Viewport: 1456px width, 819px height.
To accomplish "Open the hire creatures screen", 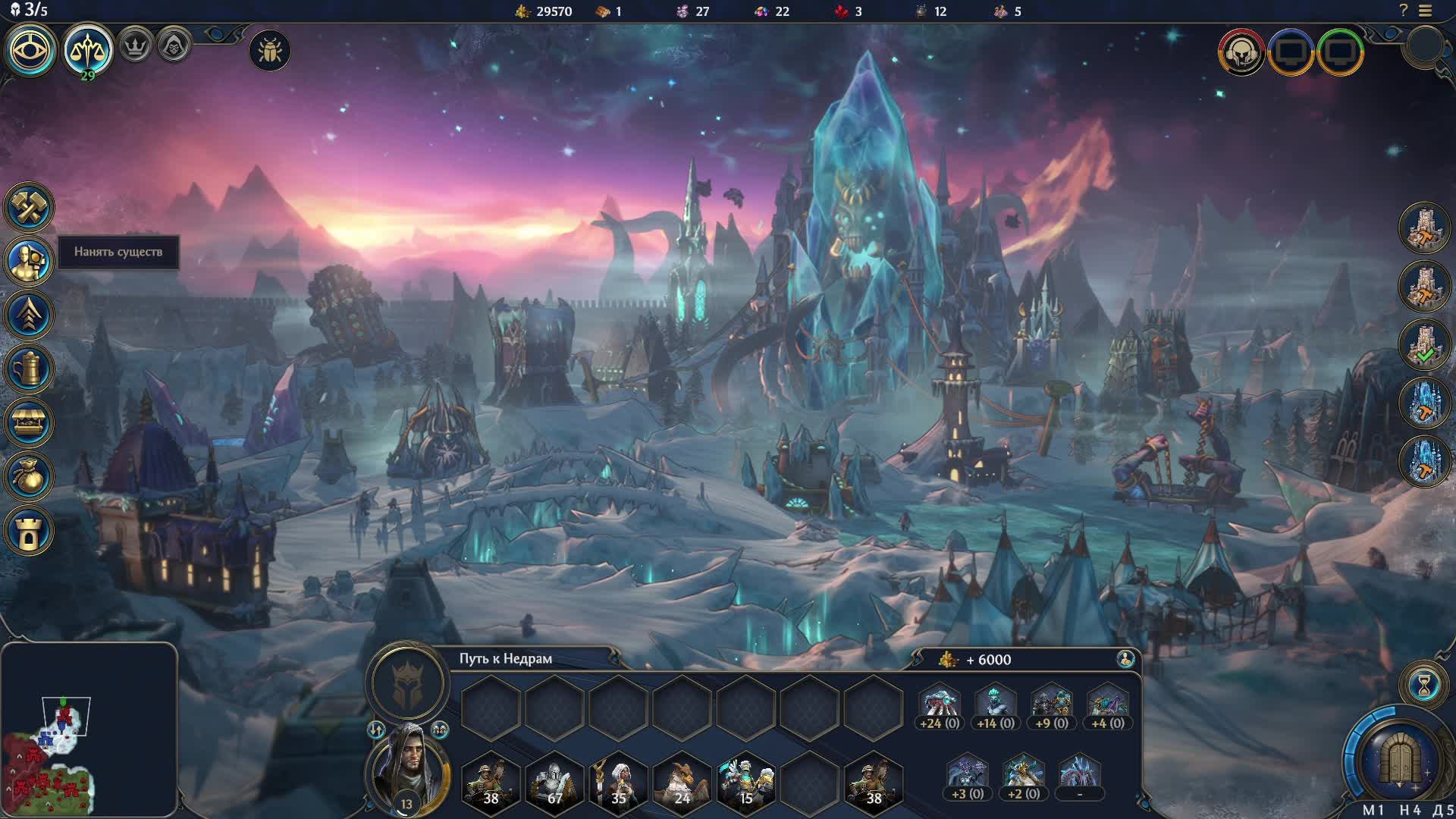I will click(29, 261).
